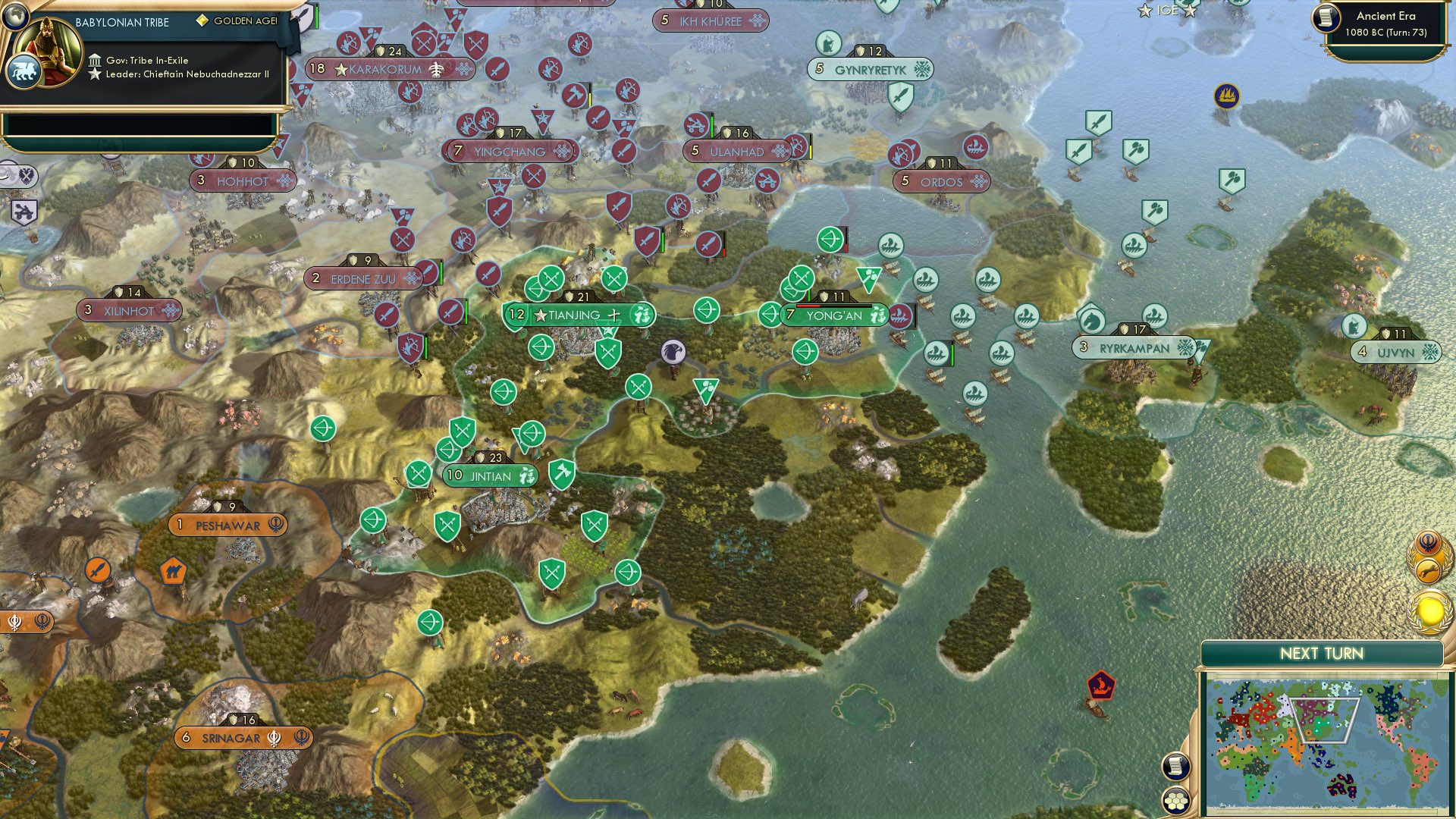Open the jaguar unit notification icon
Viewport: 1456px width, 819px height.
coord(1427,570)
